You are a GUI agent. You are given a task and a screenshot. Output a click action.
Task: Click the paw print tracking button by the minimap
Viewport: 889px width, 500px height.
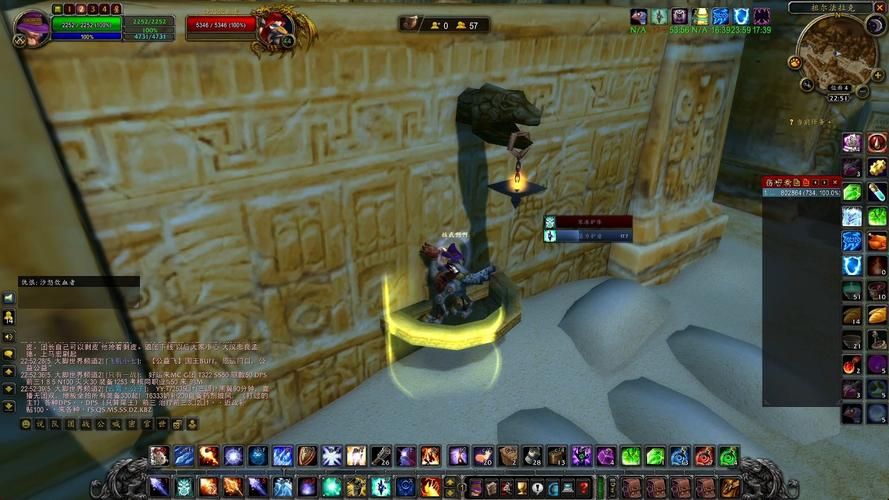coord(795,61)
